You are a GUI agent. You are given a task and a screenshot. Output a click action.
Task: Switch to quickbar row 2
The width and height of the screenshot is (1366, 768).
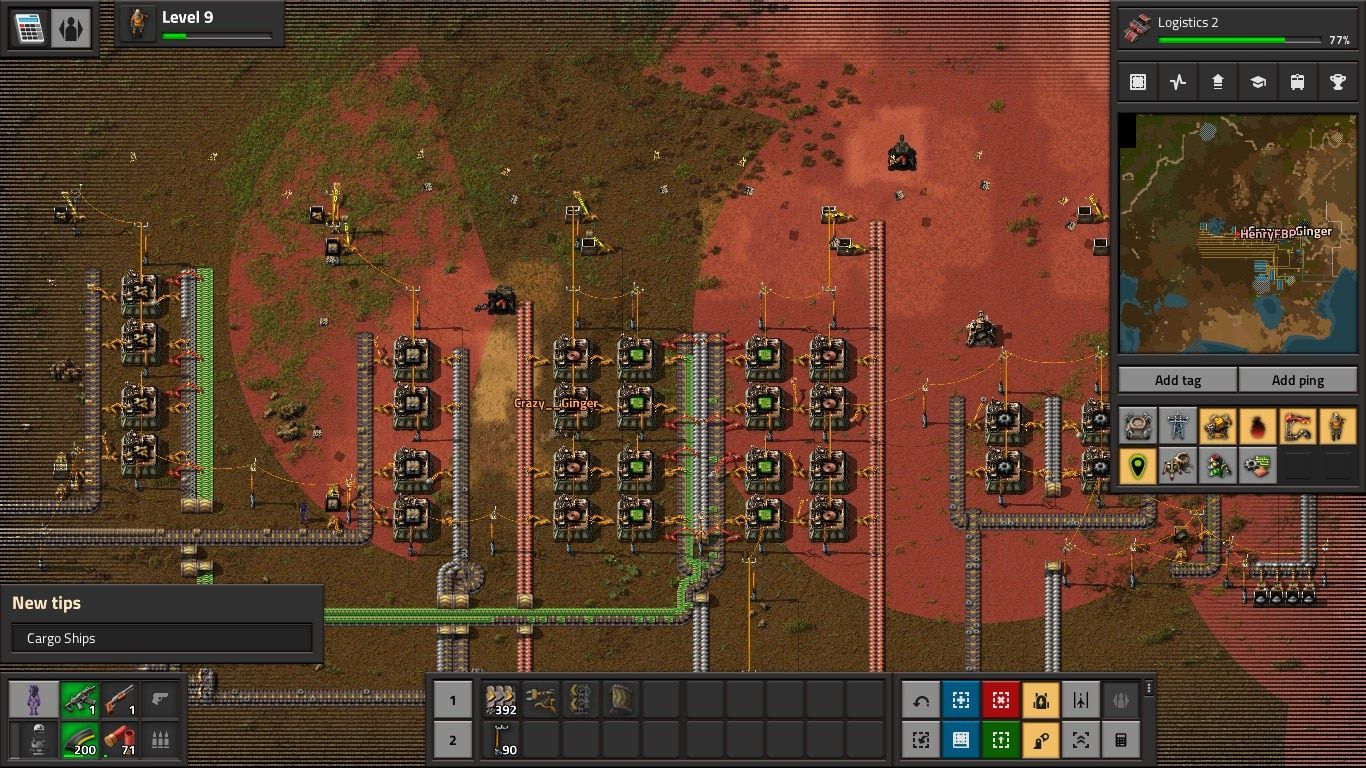(x=453, y=740)
